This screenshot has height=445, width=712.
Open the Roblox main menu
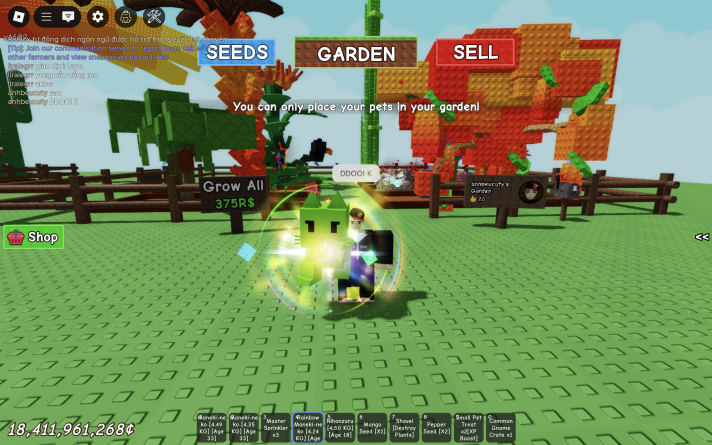click(x=17, y=16)
